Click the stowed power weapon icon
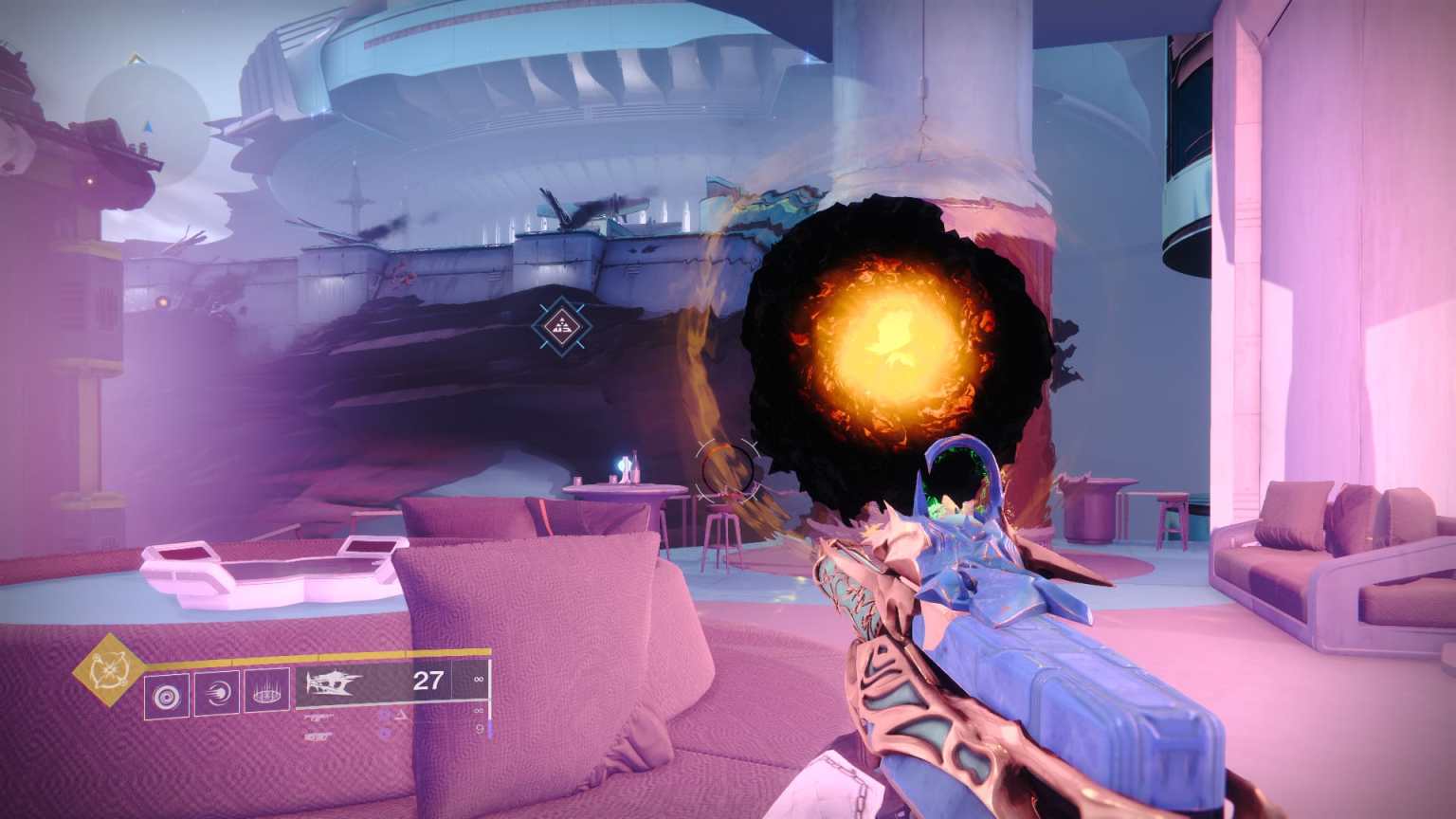 tap(316, 737)
